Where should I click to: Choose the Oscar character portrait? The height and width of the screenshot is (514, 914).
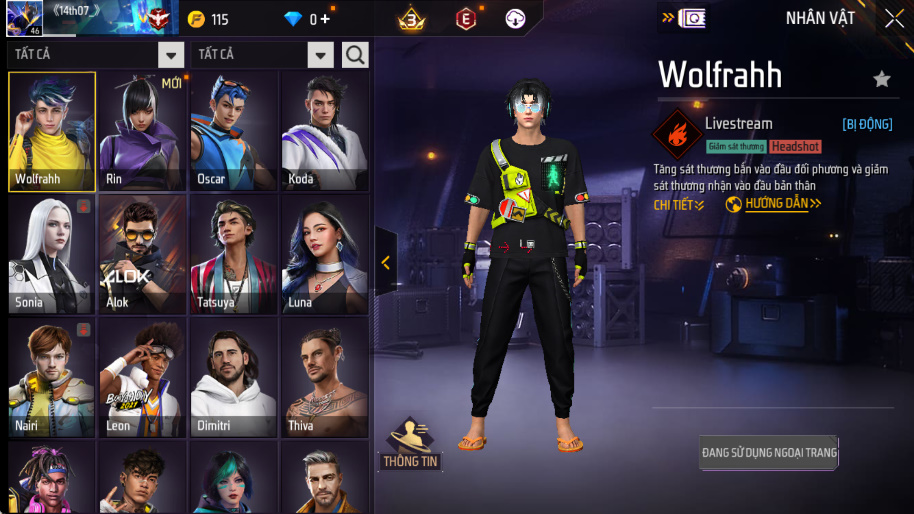[x=234, y=131]
